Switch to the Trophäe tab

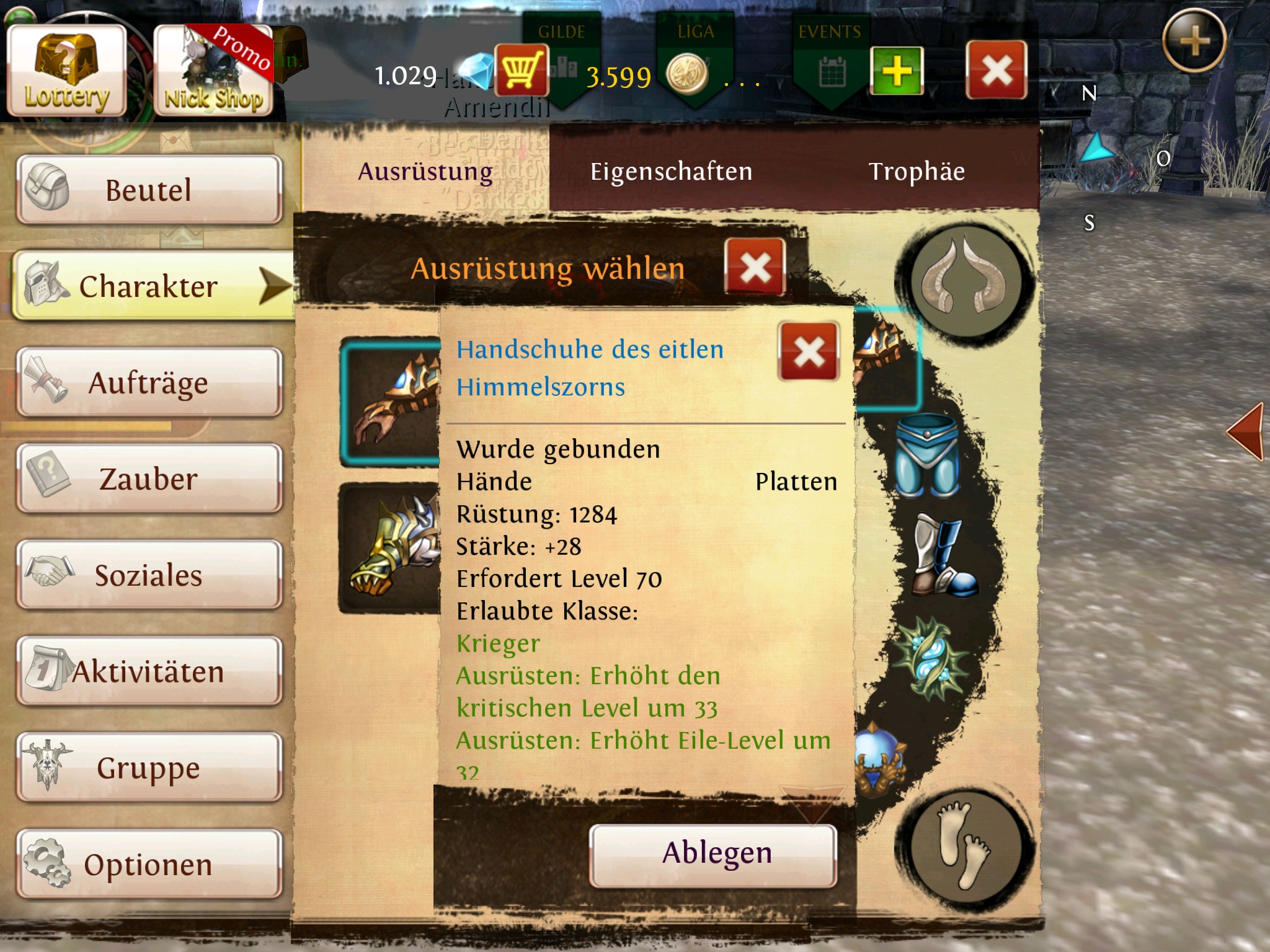(x=917, y=172)
